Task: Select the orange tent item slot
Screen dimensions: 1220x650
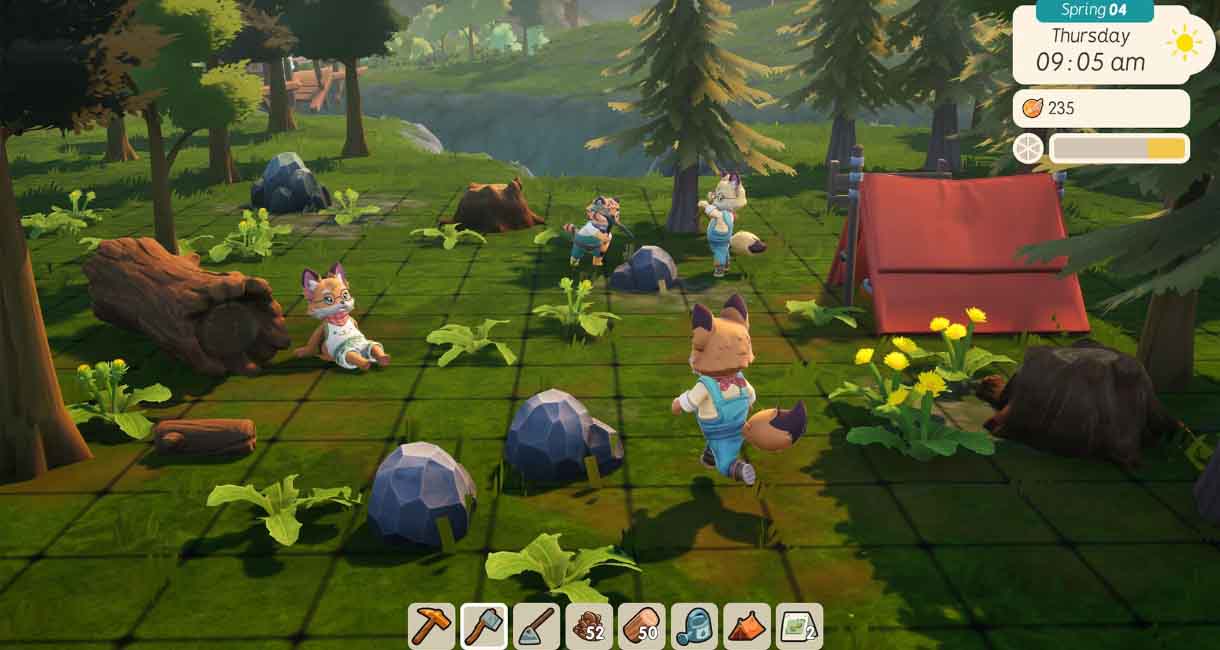Action: pyautogui.click(x=747, y=626)
